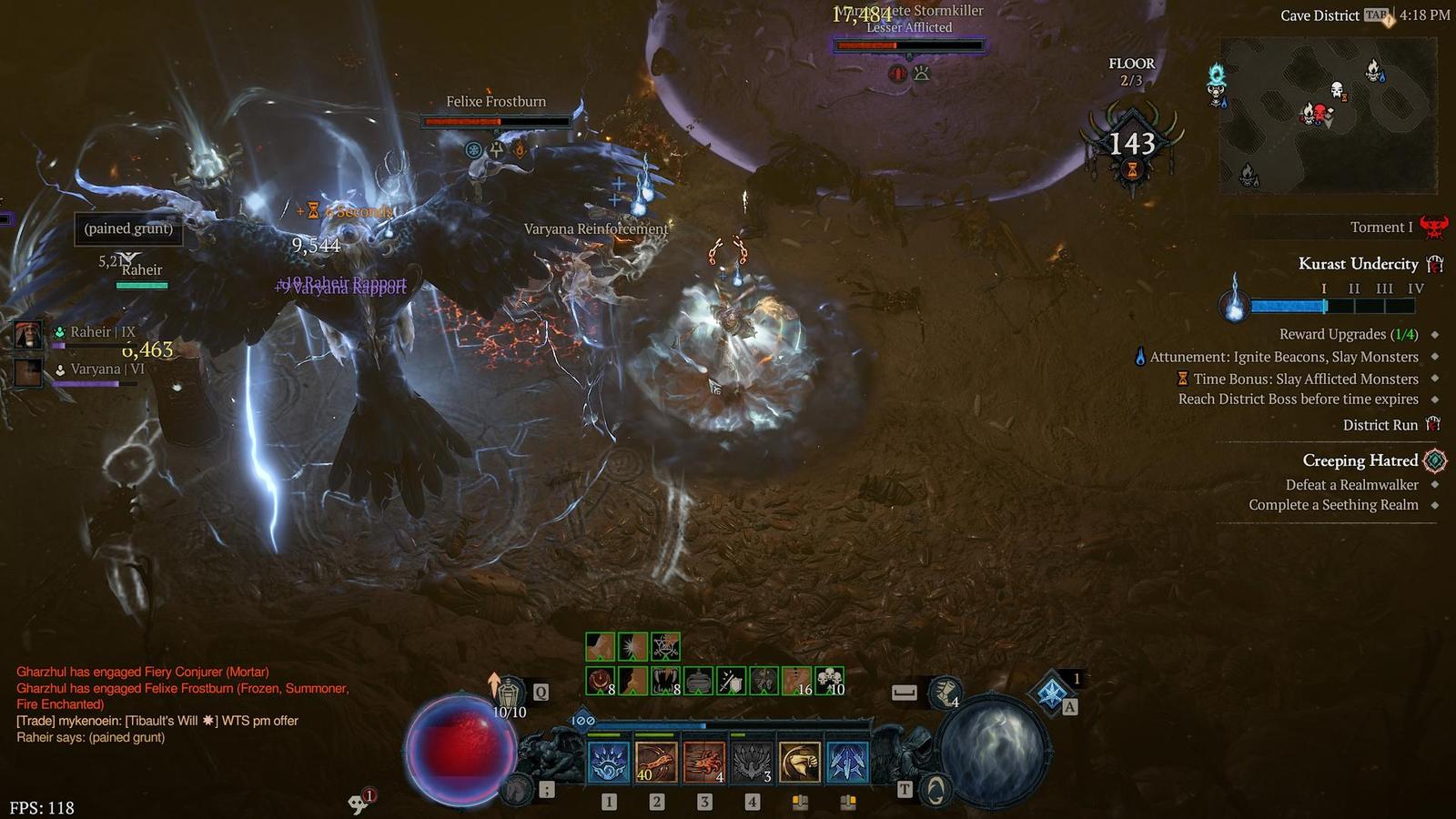Open the town portal swirl icon
The width and height of the screenshot is (1456, 819).
pyautogui.click(x=935, y=790)
